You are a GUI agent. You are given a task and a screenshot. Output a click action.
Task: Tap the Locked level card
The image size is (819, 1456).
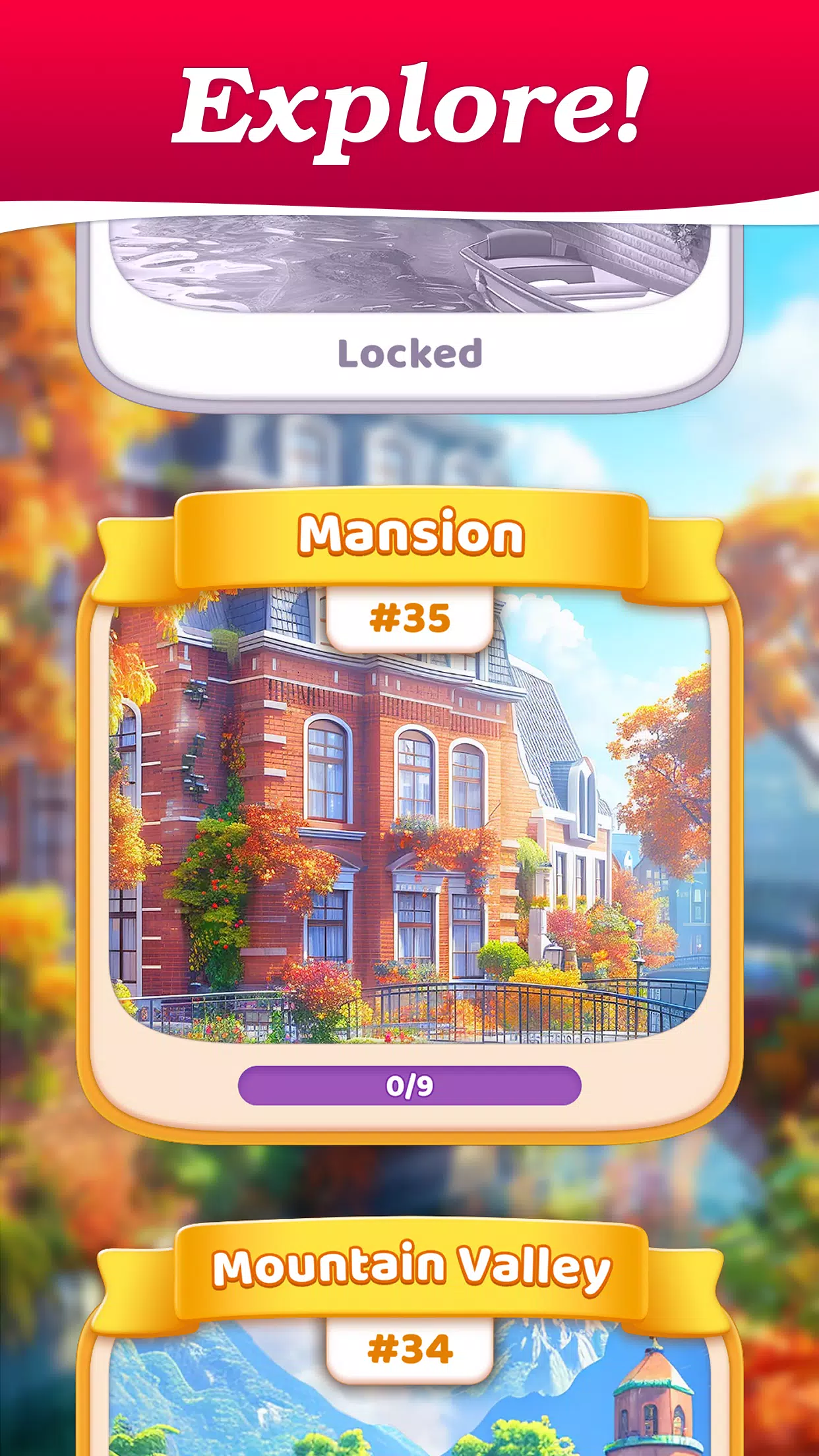[409, 310]
